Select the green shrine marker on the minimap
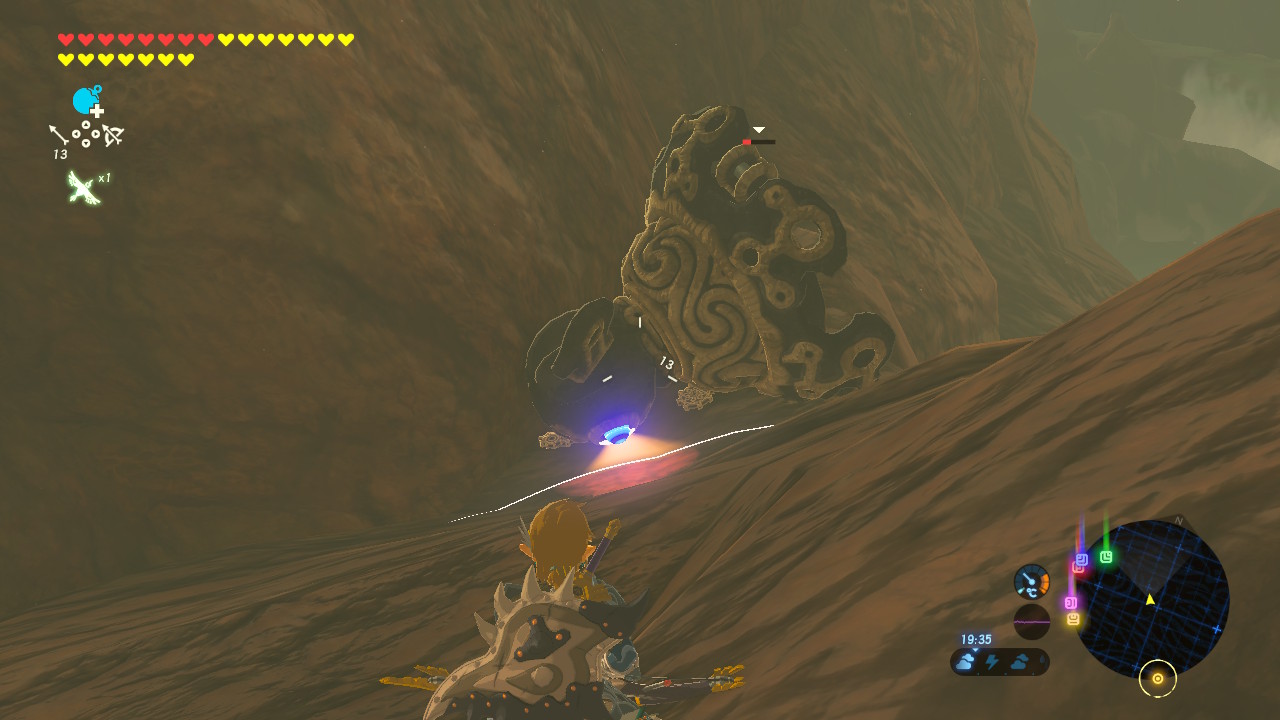The image size is (1280, 720). [x=1106, y=557]
